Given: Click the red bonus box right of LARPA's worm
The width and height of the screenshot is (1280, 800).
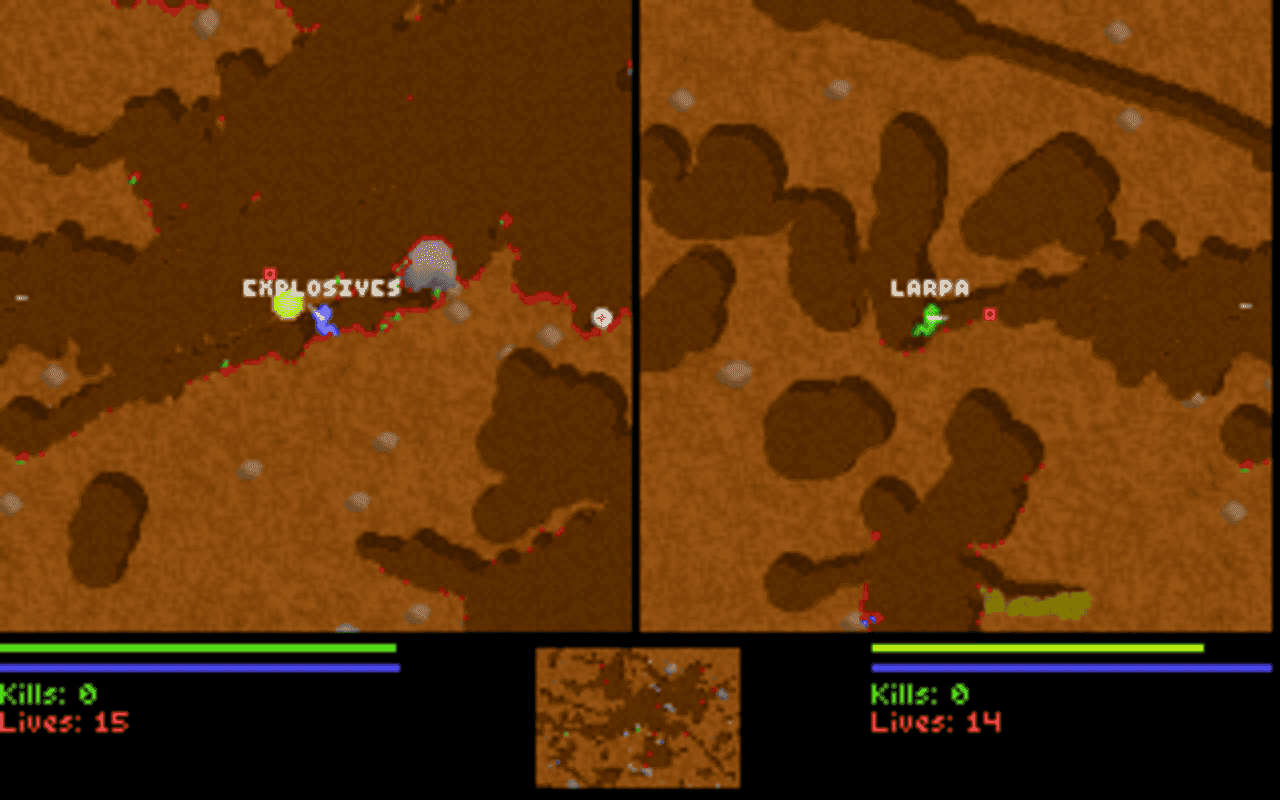Looking at the screenshot, I should click(x=990, y=315).
